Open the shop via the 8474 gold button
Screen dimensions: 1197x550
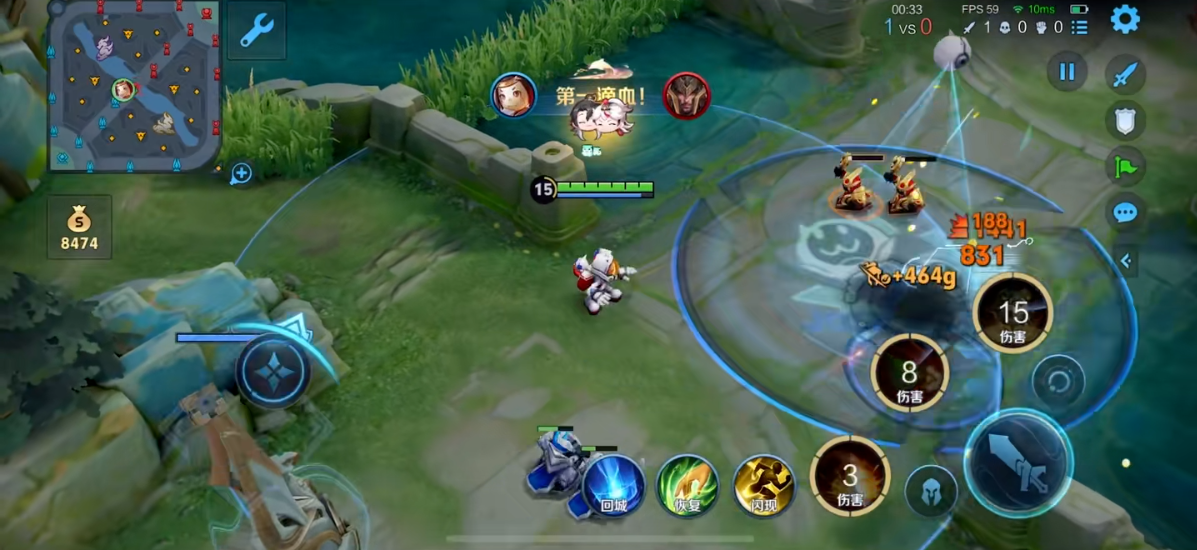pos(79,227)
